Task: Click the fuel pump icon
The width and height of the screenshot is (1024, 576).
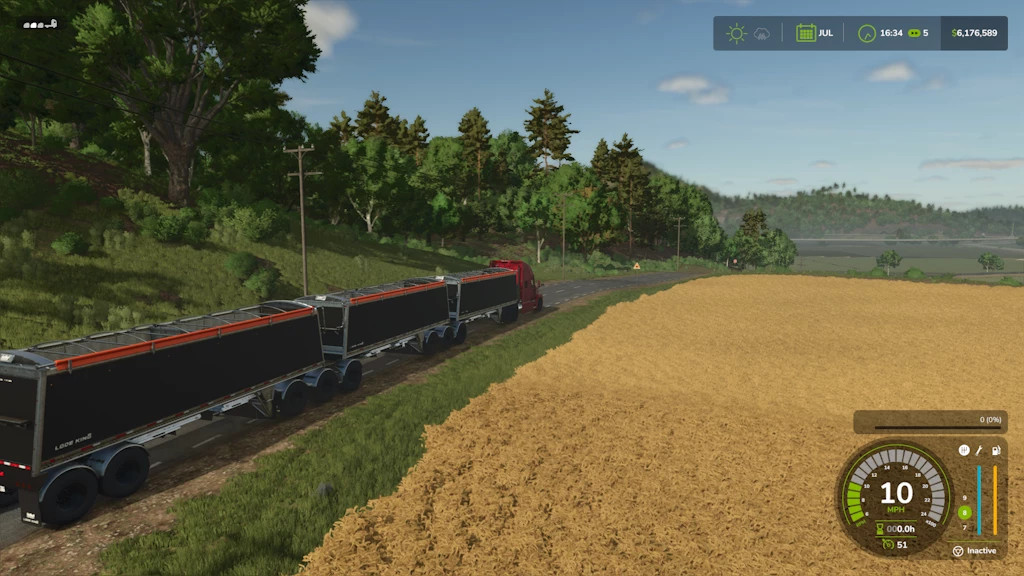Action: coord(996,451)
